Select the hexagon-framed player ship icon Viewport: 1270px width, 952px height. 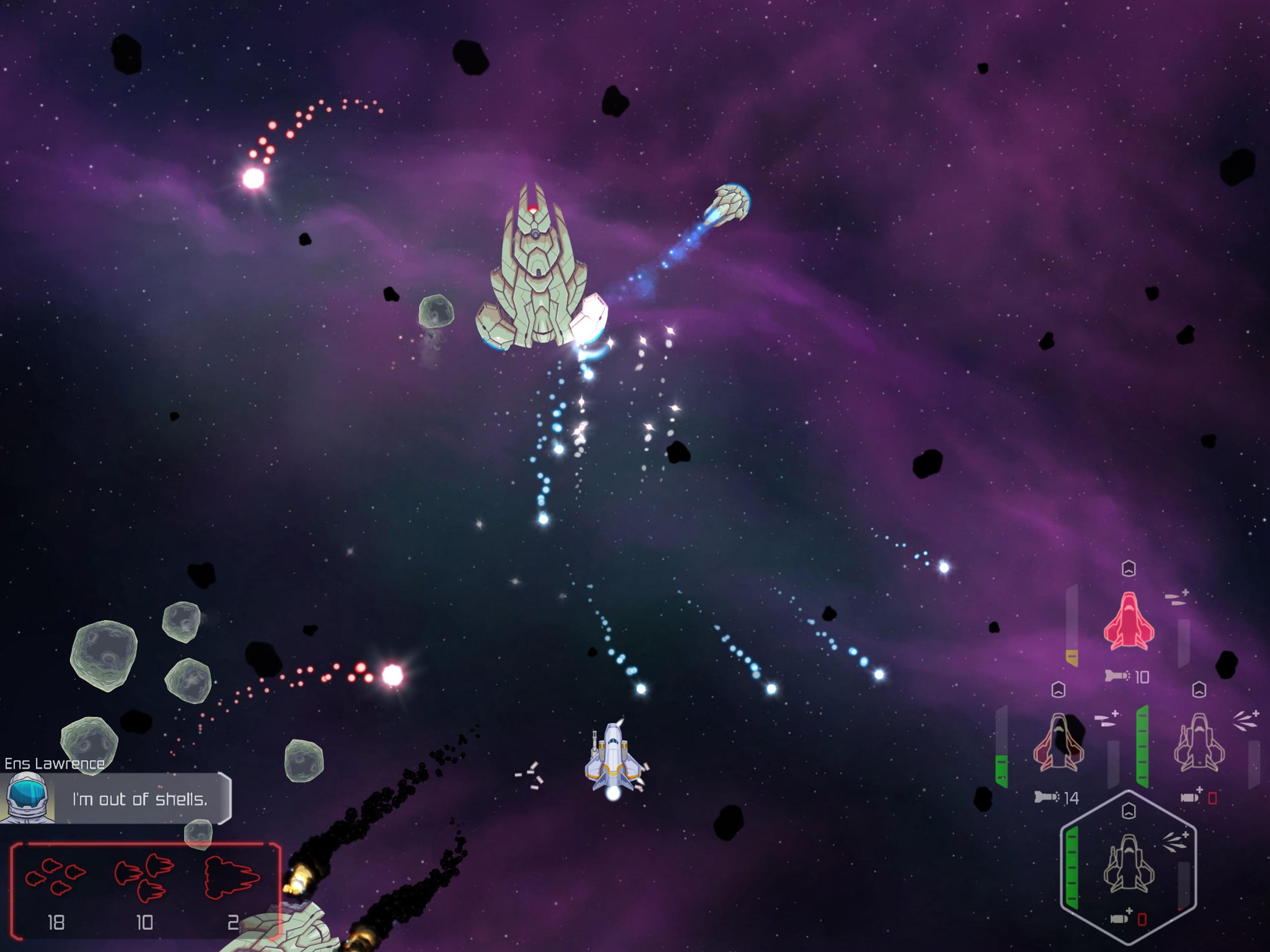pyautogui.click(x=1128, y=864)
